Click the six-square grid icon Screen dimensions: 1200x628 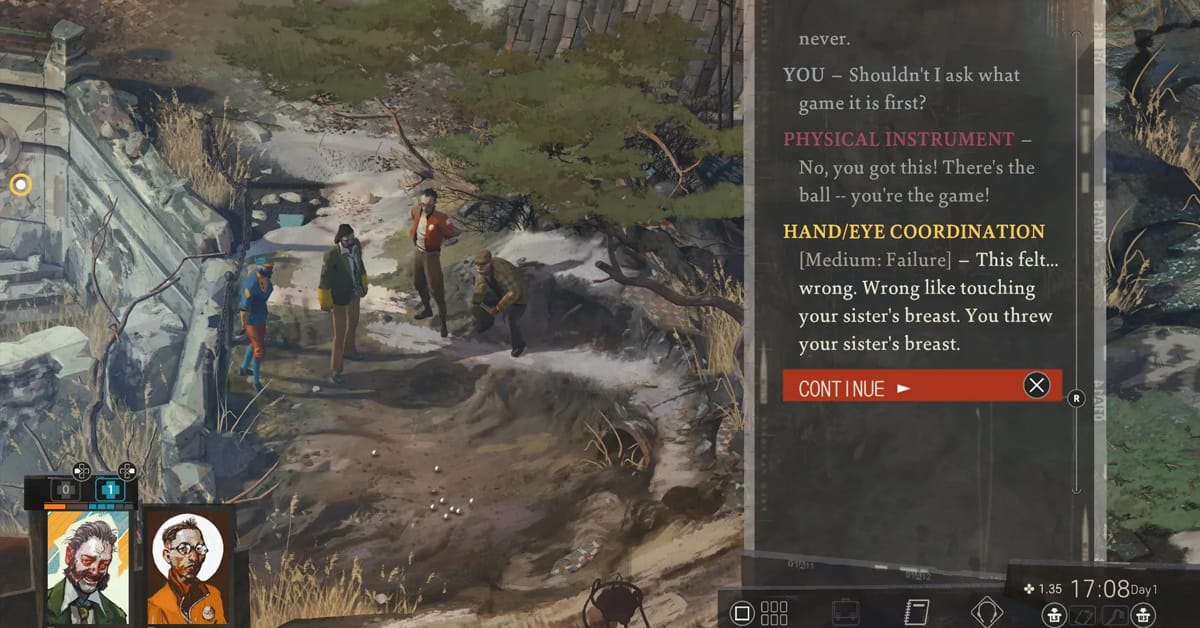(775, 612)
